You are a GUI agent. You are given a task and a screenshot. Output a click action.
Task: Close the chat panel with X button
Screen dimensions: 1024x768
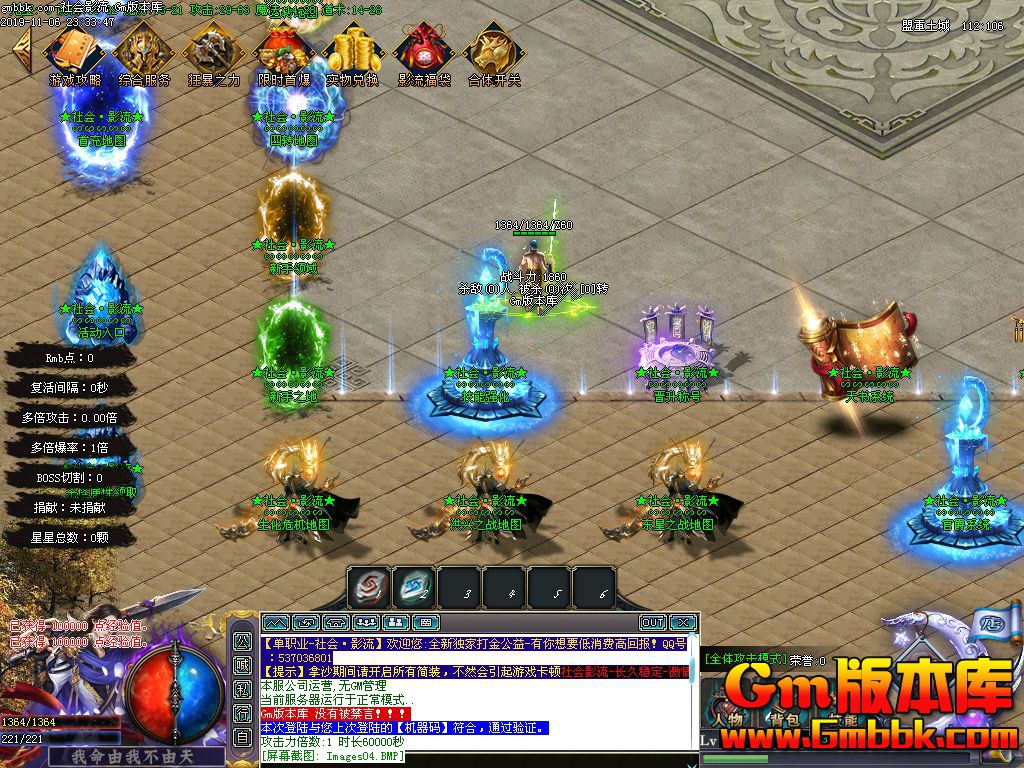pyautogui.click(x=682, y=623)
